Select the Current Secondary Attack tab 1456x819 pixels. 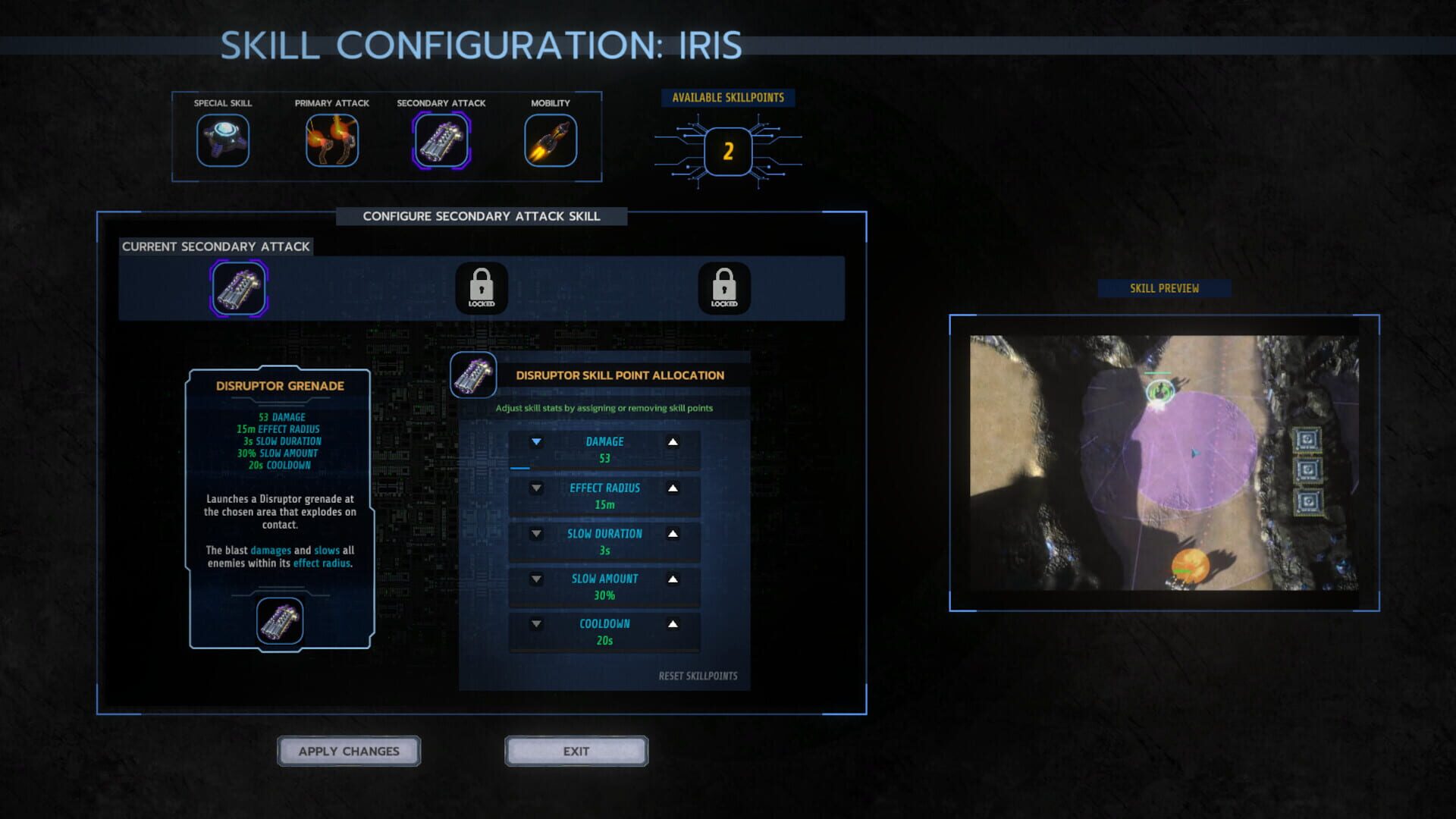pos(215,246)
